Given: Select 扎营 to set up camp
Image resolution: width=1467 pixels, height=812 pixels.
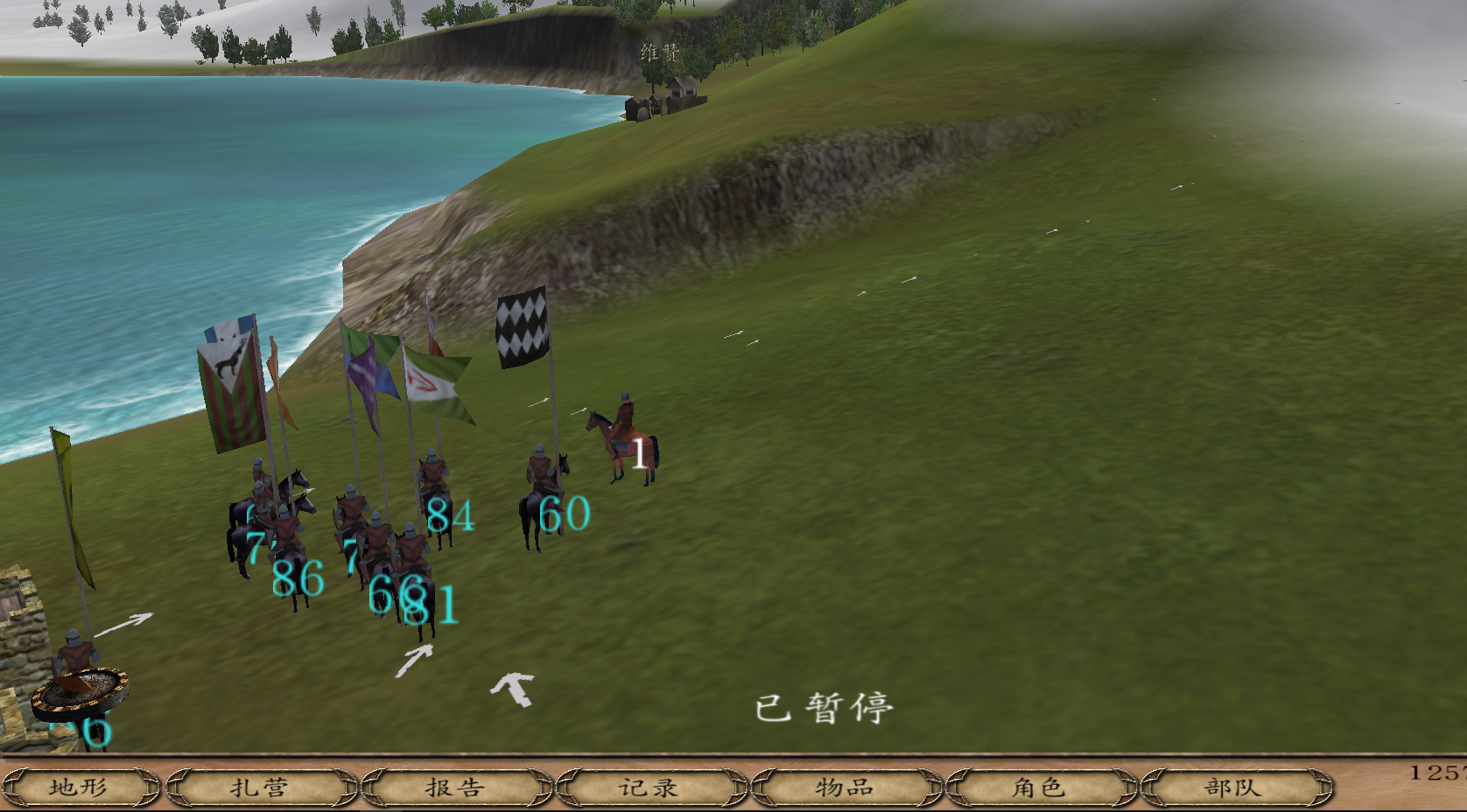Looking at the screenshot, I should pos(260,787).
